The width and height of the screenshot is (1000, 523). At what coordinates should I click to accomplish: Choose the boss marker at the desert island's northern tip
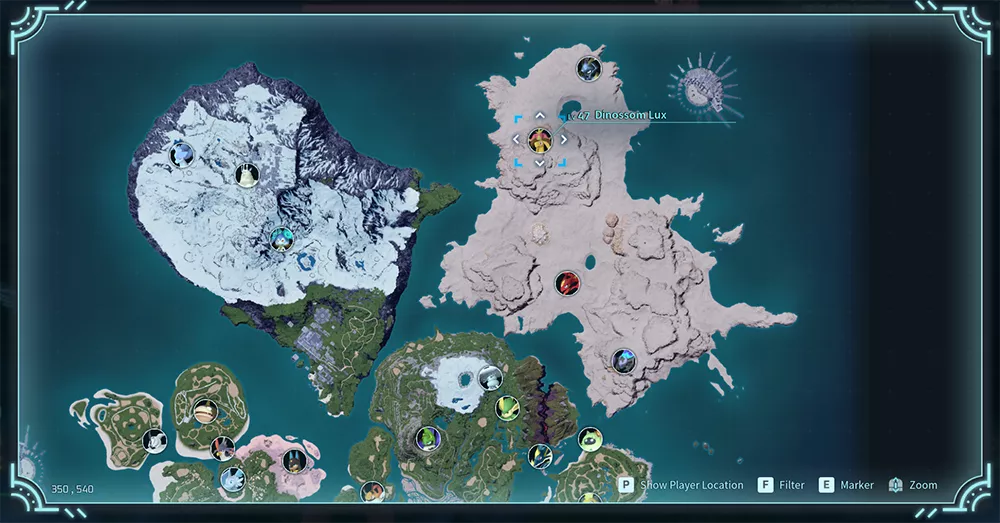(x=588, y=69)
